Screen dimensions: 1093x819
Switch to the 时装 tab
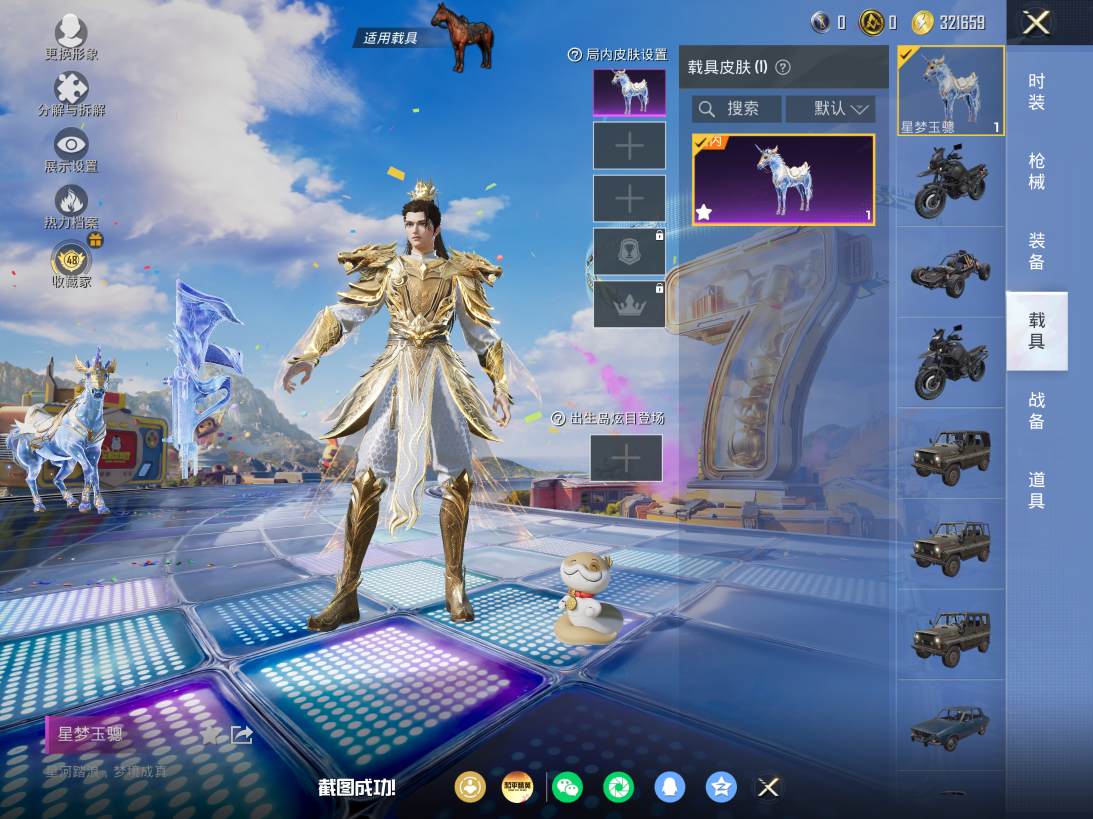(x=1036, y=92)
